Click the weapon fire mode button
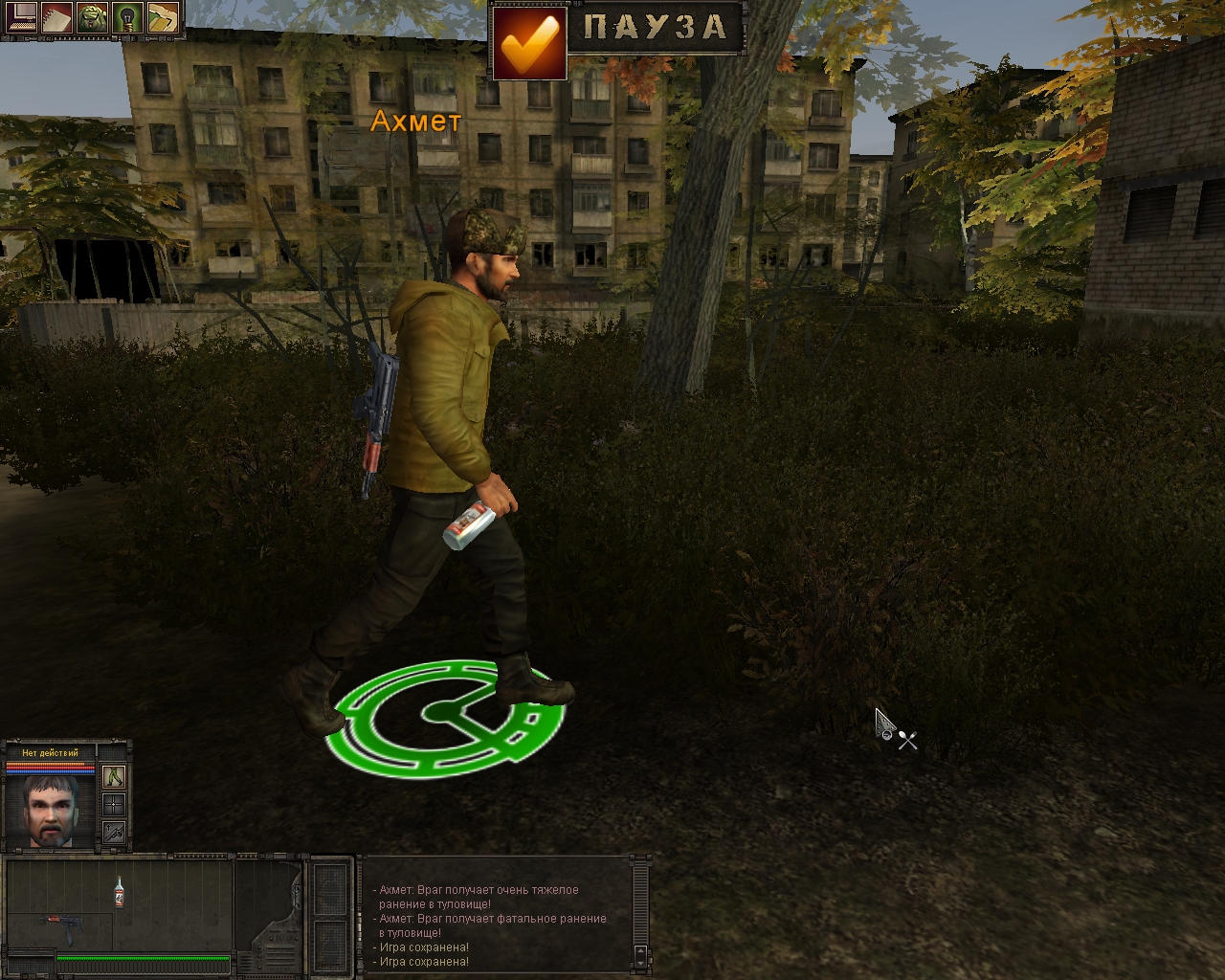The image size is (1225, 980). click(114, 832)
